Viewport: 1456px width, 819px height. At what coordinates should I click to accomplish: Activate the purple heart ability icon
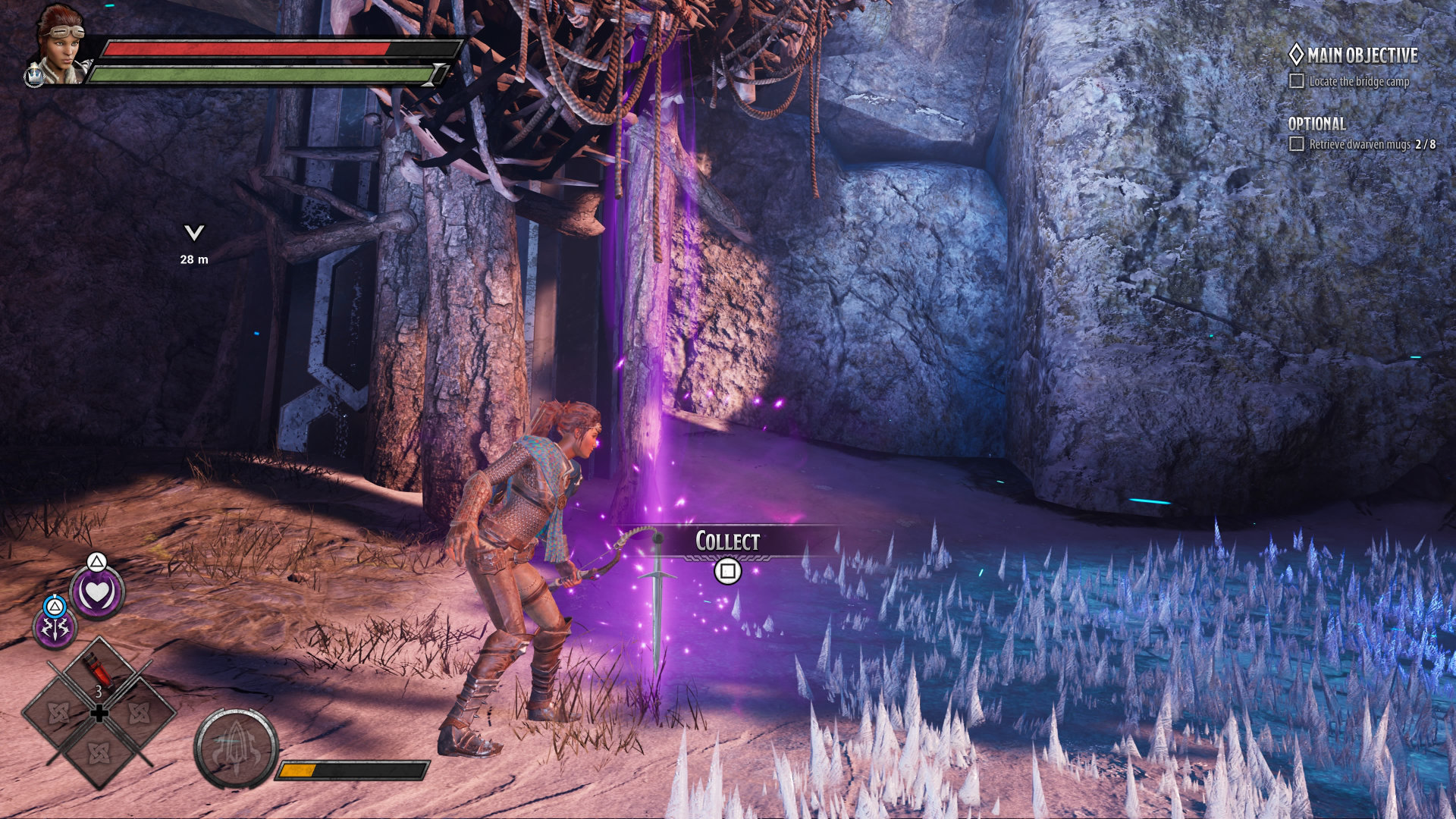(x=97, y=594)
